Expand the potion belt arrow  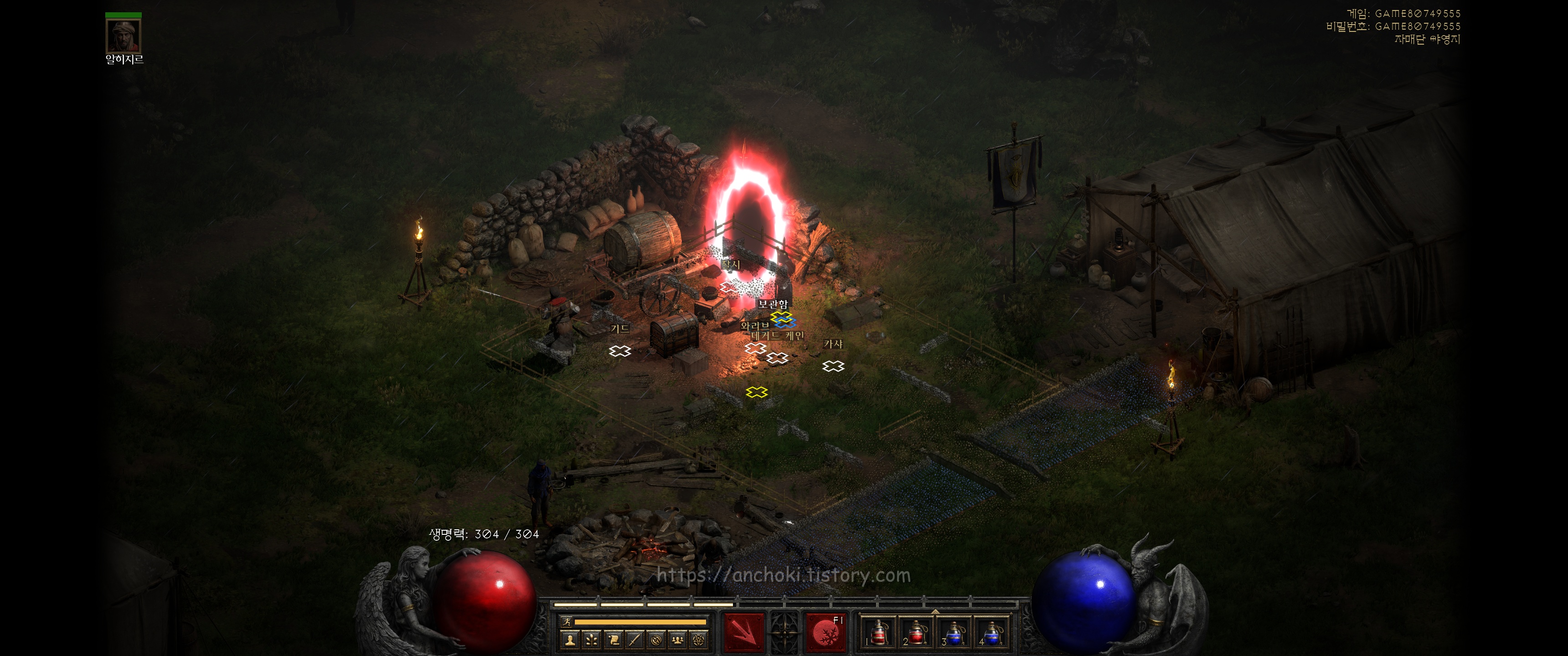pos(935,611)
